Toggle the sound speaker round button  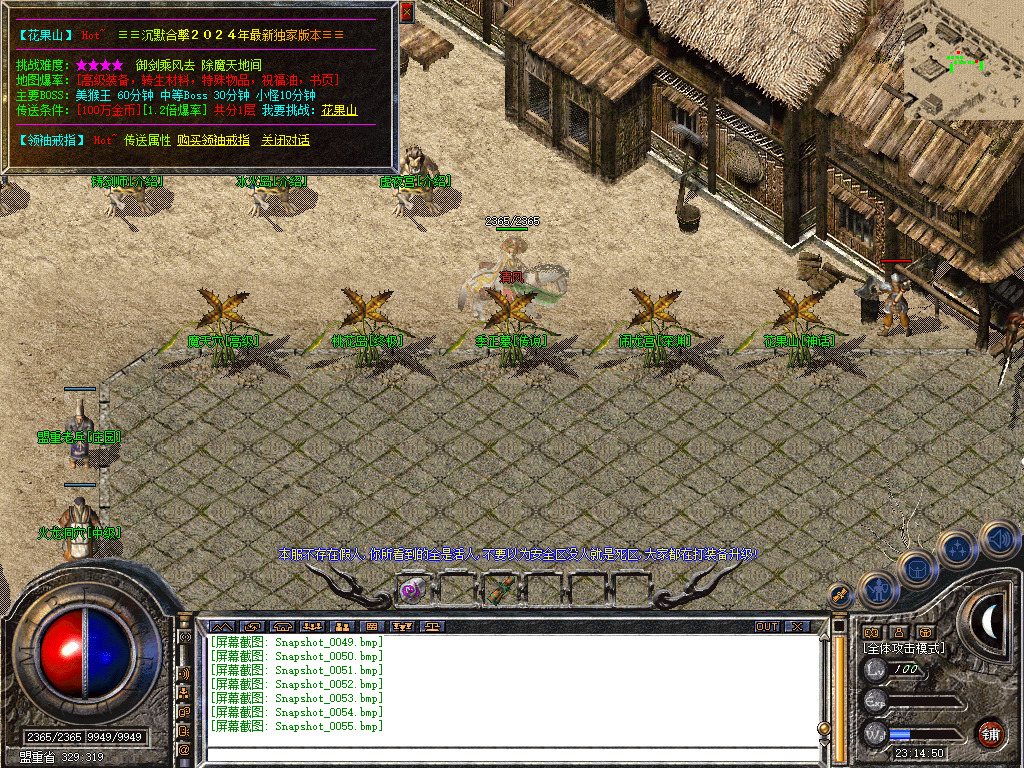tap(999, 541)
